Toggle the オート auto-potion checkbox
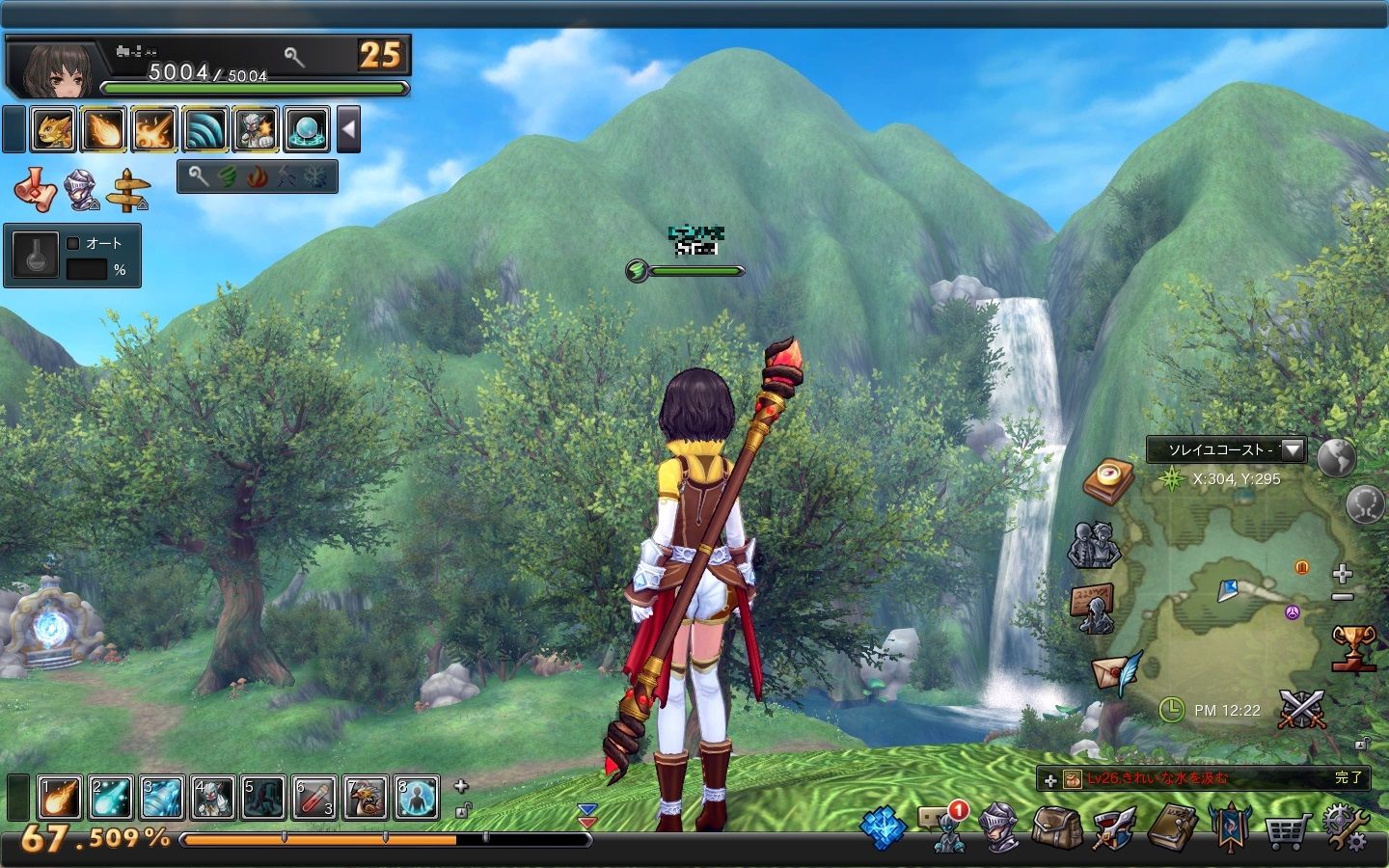This screenshot has height=868, width=1389. pos(73,243)
